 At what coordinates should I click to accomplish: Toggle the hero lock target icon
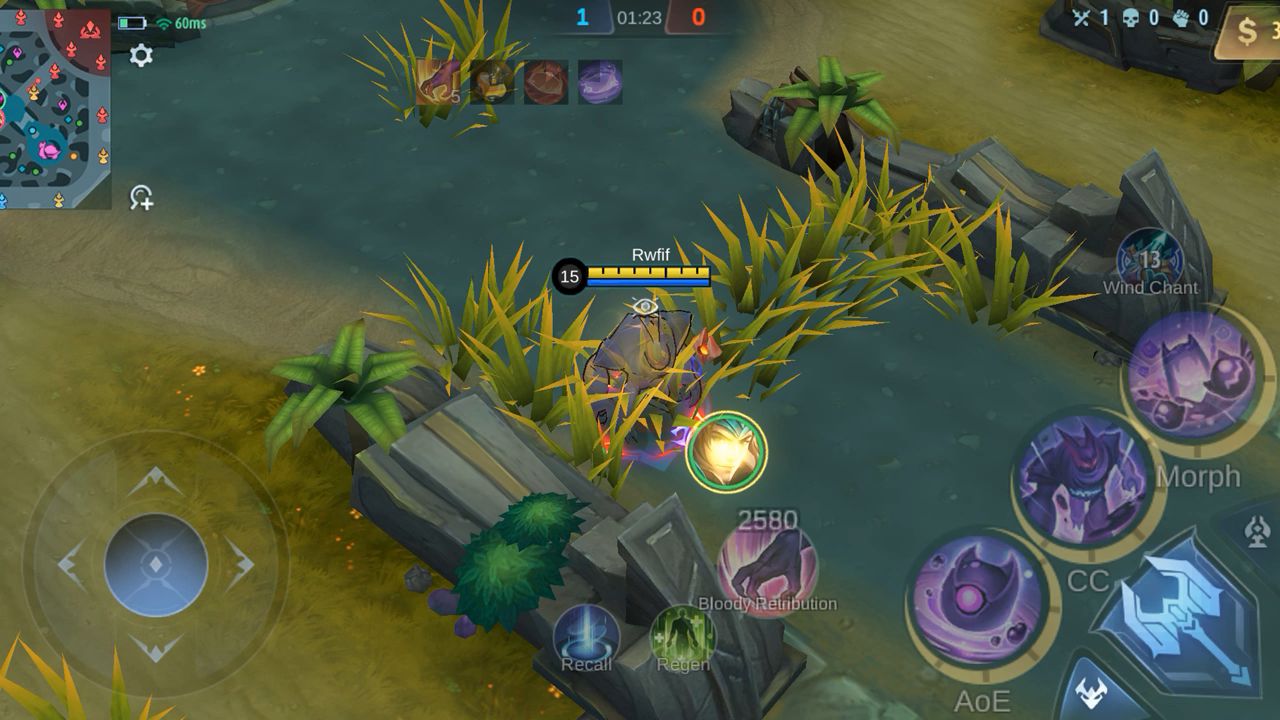141,197
